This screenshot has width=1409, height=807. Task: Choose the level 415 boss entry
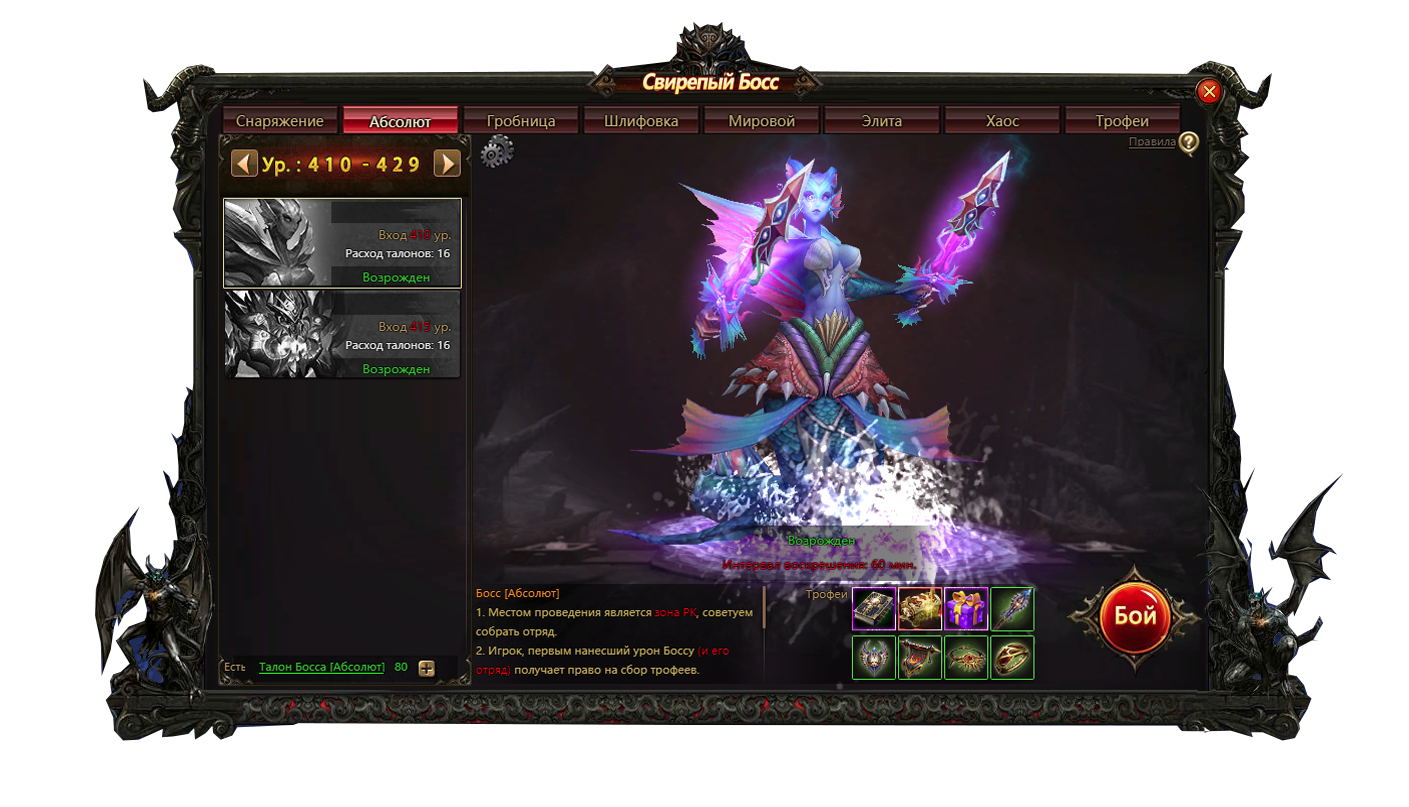tap(342, 334)
